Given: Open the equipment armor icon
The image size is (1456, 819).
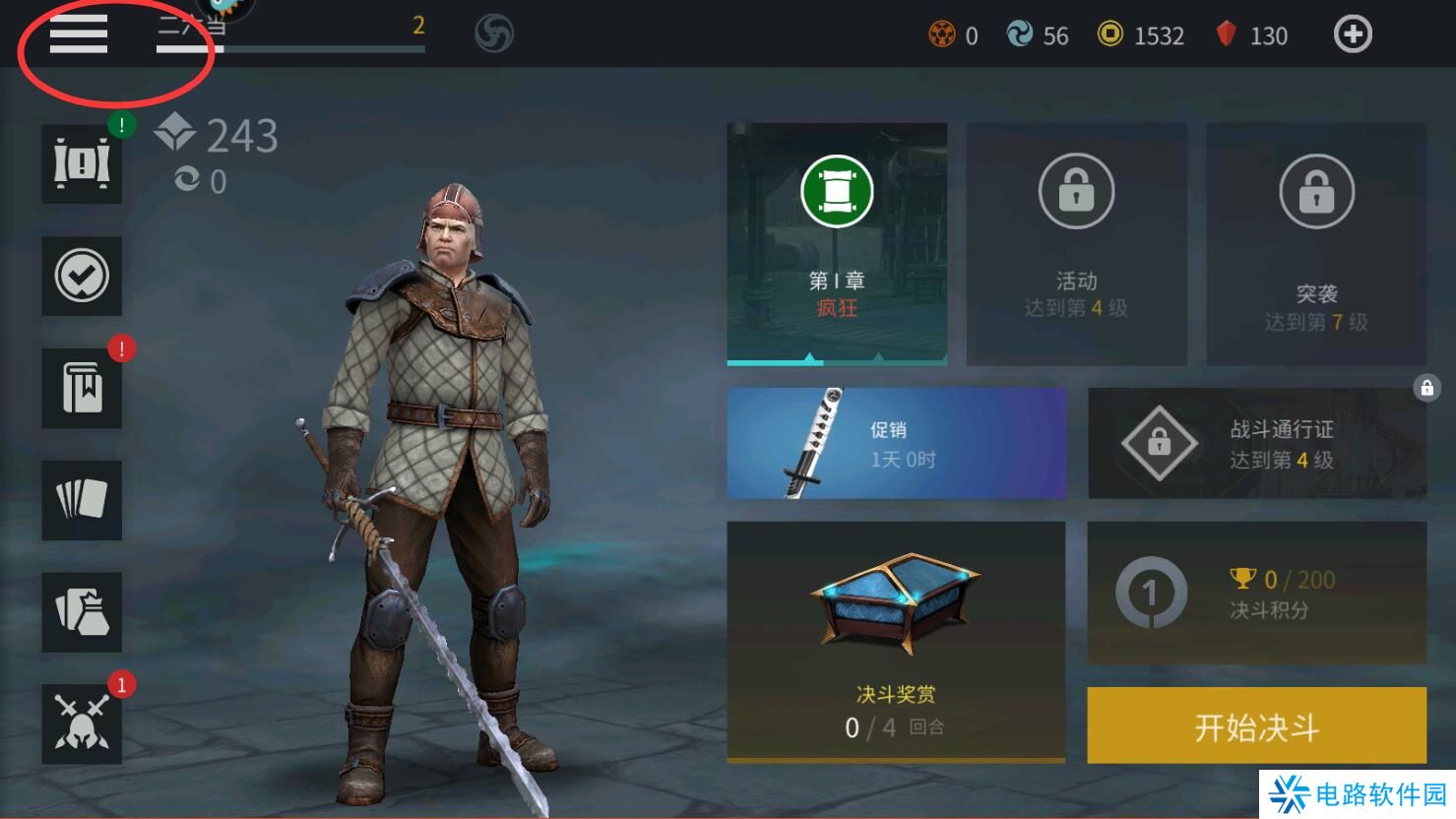Looking at the screenshot, I should [x=82, y=163].
